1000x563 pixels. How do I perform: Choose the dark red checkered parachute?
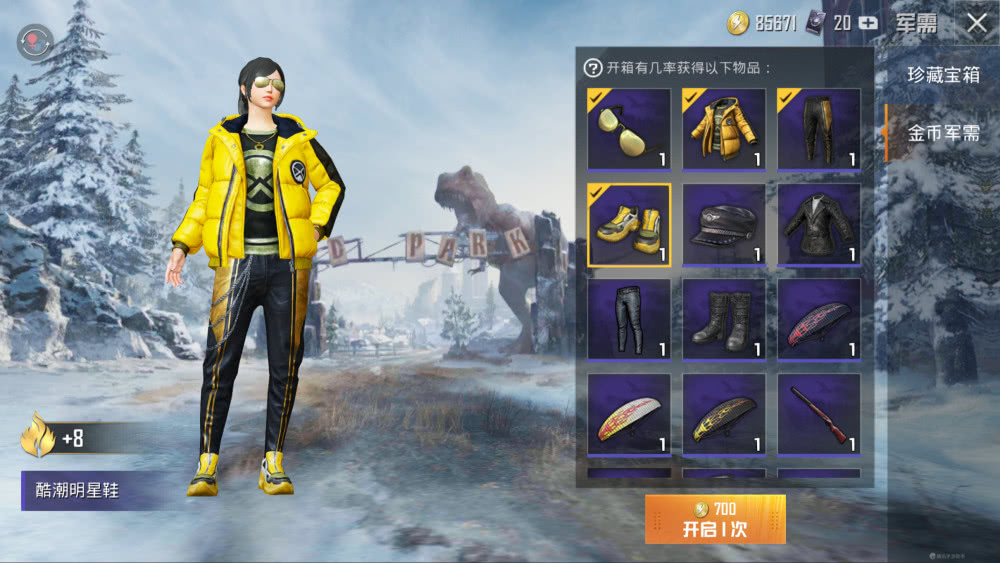(x=819, y=319)
